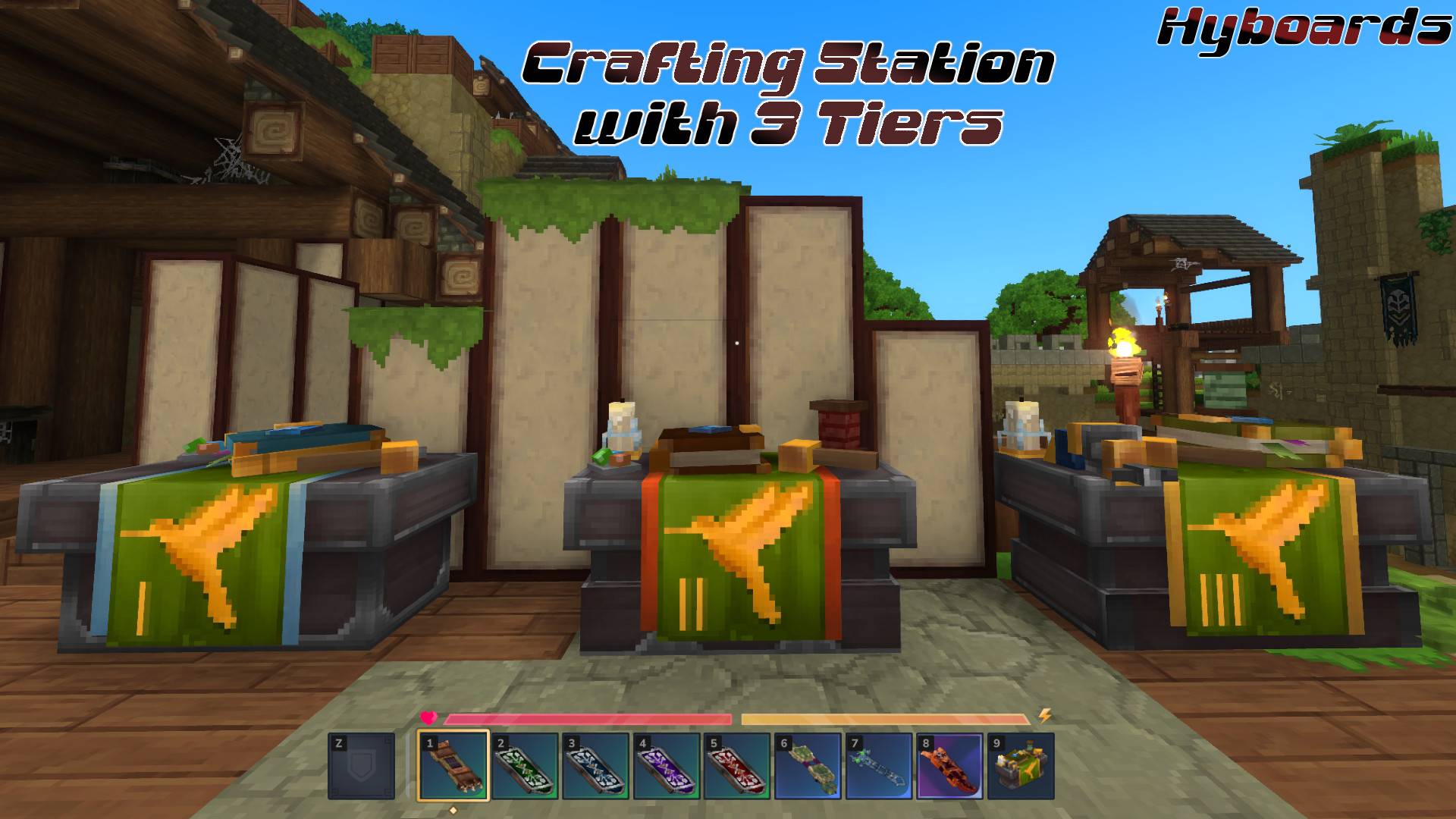Pick the orange lava board in slot 8

point(950,766)
